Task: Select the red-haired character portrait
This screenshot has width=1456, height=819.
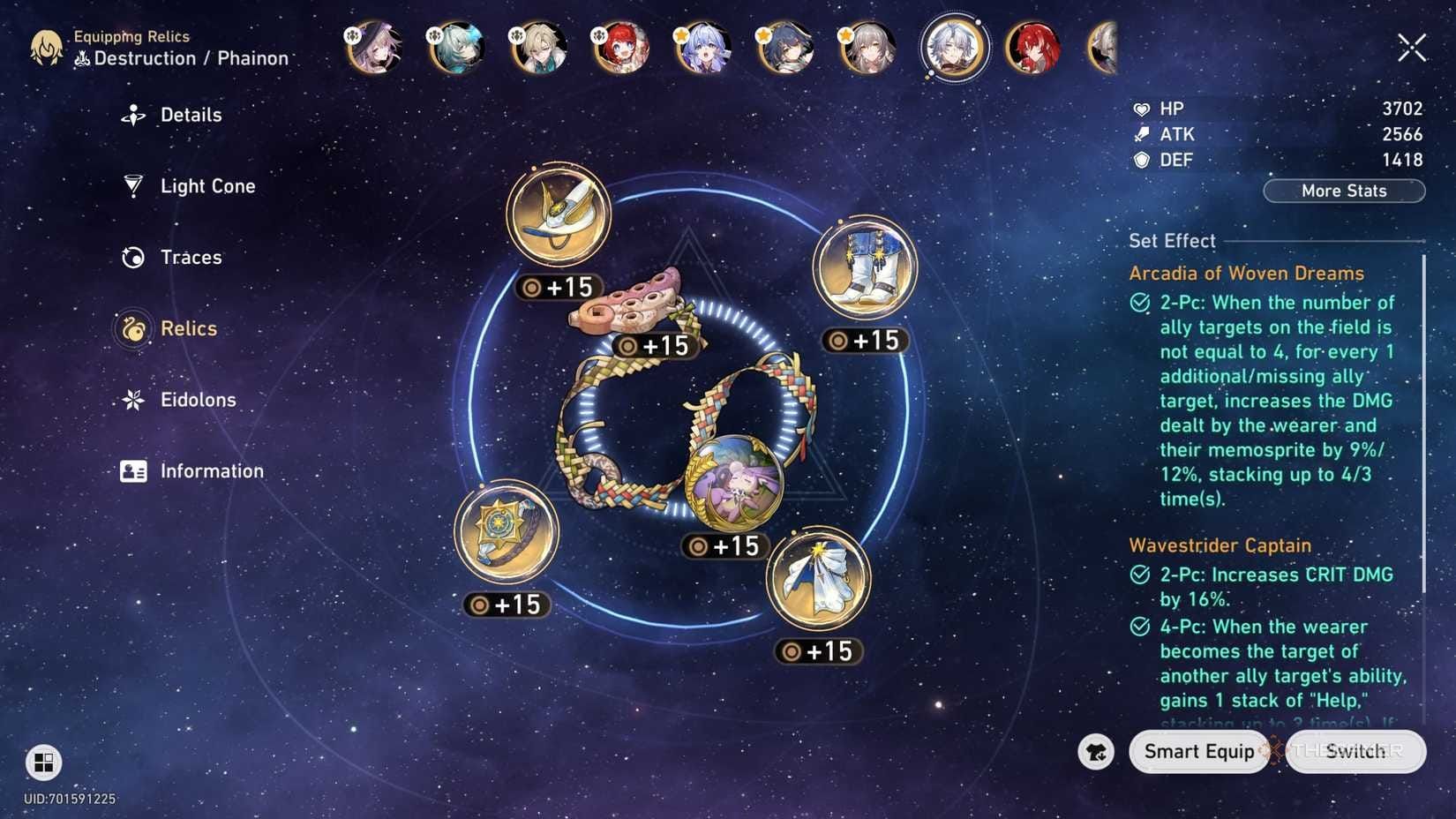Action: point(1034,49)
